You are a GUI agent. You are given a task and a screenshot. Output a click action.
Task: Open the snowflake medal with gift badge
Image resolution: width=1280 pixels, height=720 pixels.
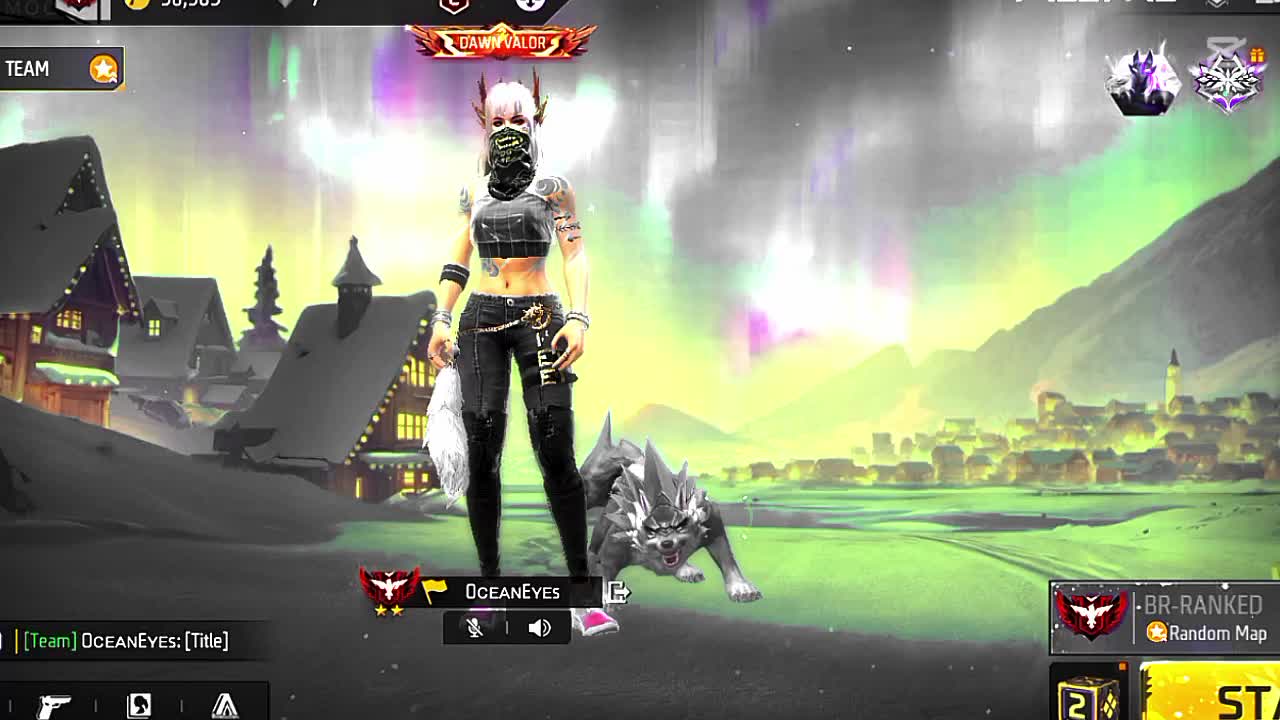1228,78
